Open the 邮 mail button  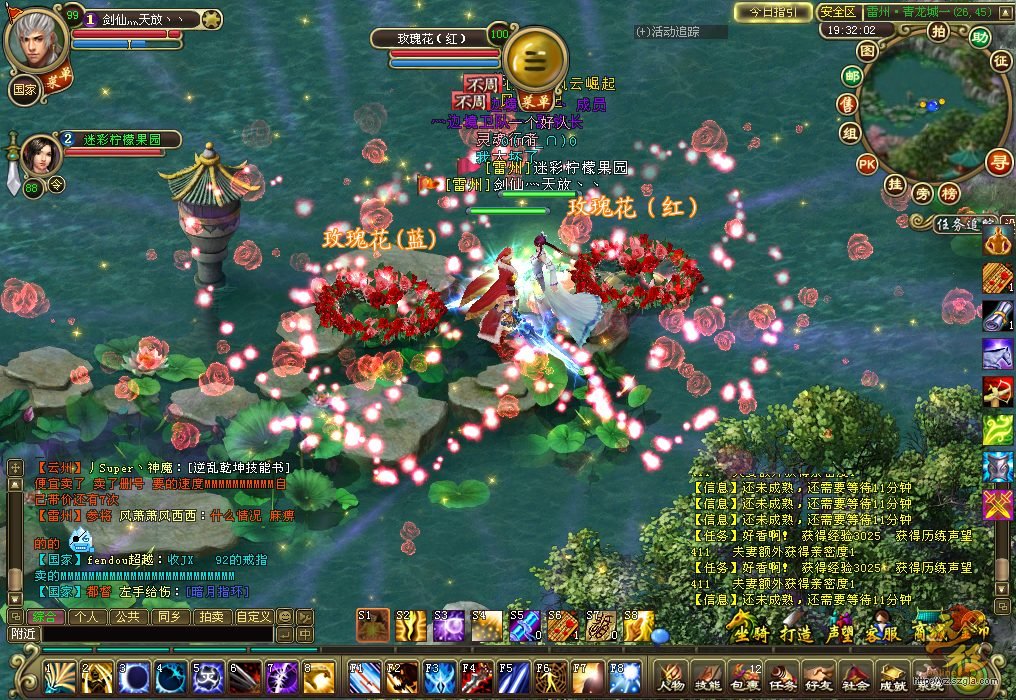click(x=852, y=76)
